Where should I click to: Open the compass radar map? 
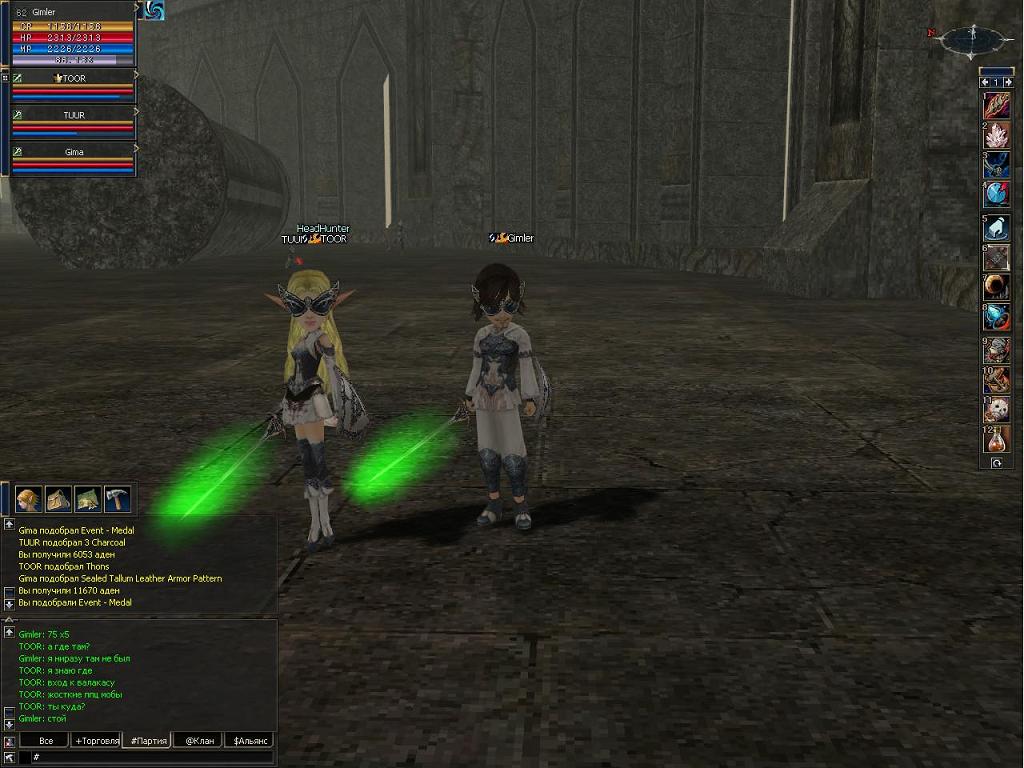[x=971, y=39]
